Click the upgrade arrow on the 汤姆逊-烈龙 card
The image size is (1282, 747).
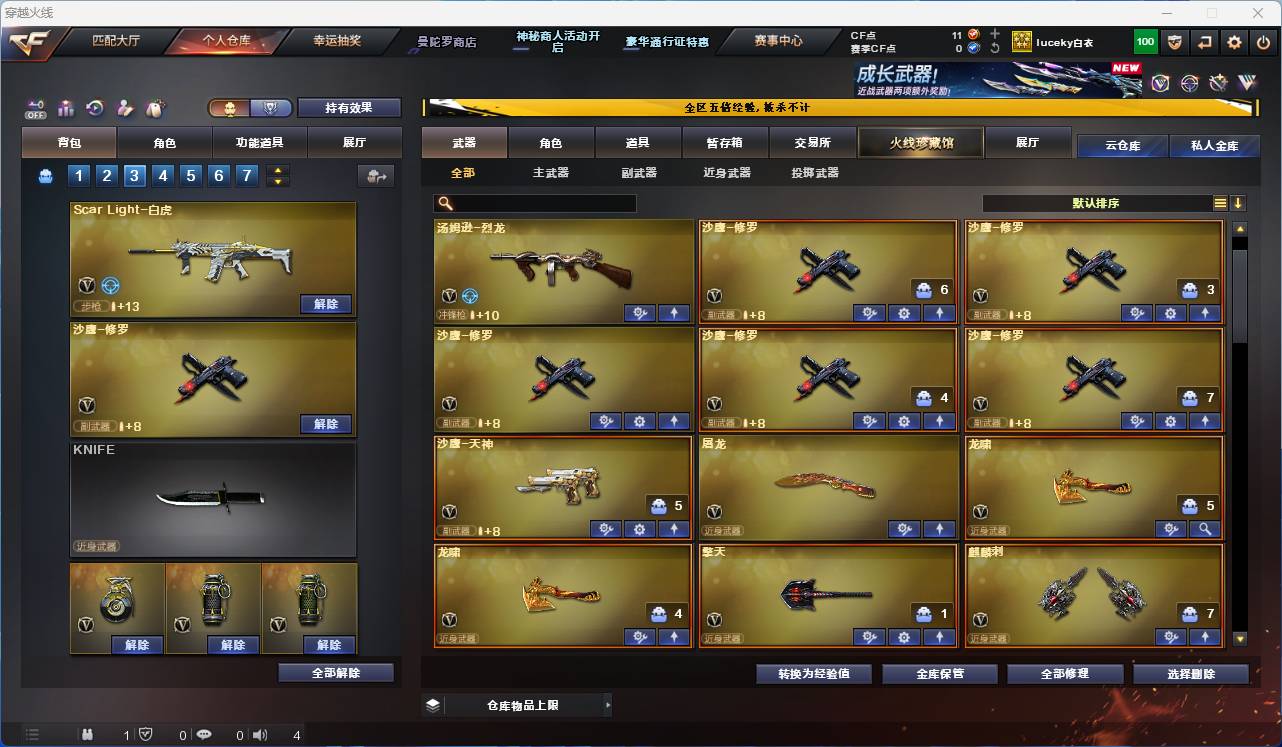674,312
